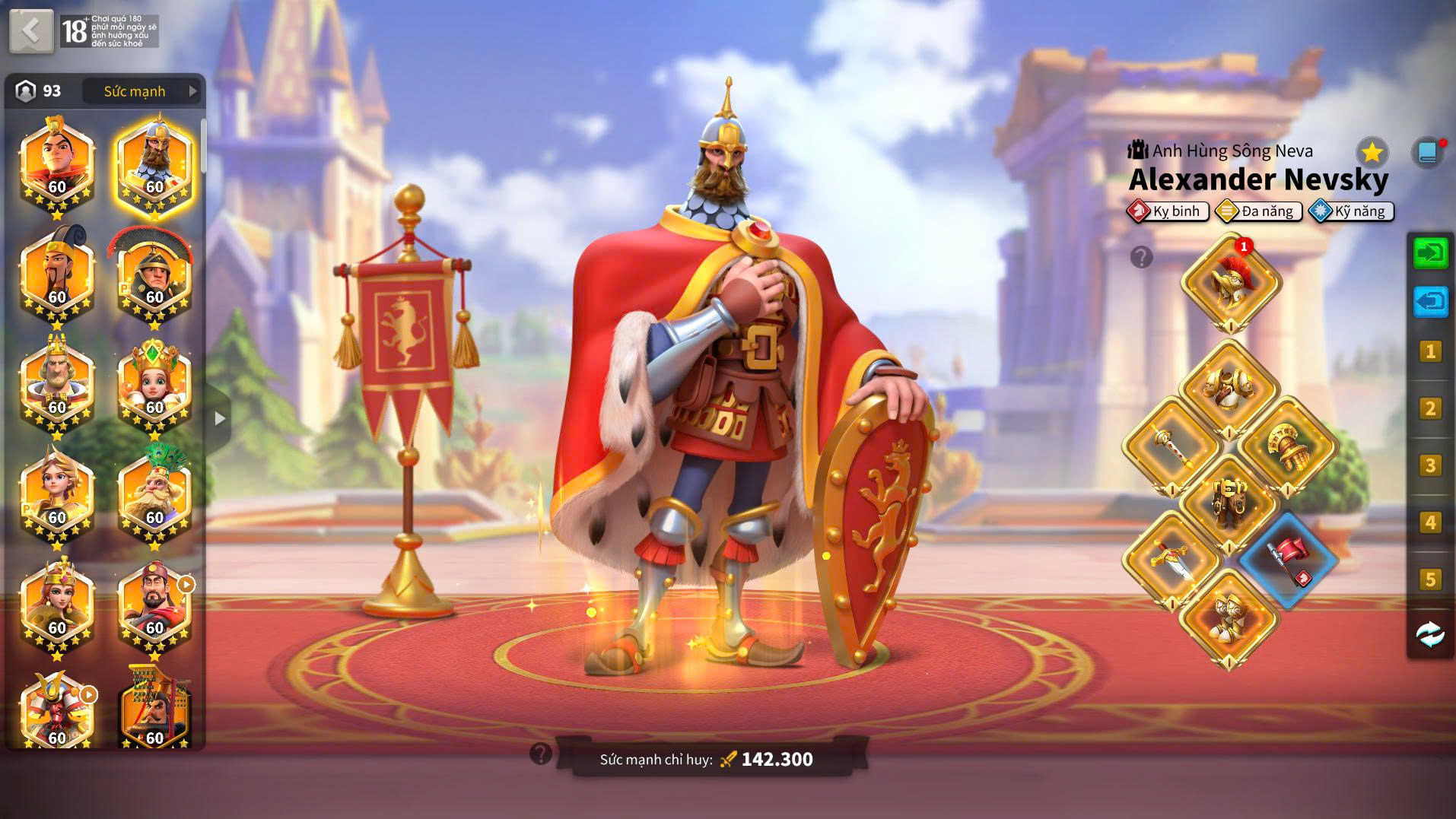Screen dimensions: 1456x819
Task: Toggle the favorite star for Alexander Nevsky
Action: (x=1372, y=153)
